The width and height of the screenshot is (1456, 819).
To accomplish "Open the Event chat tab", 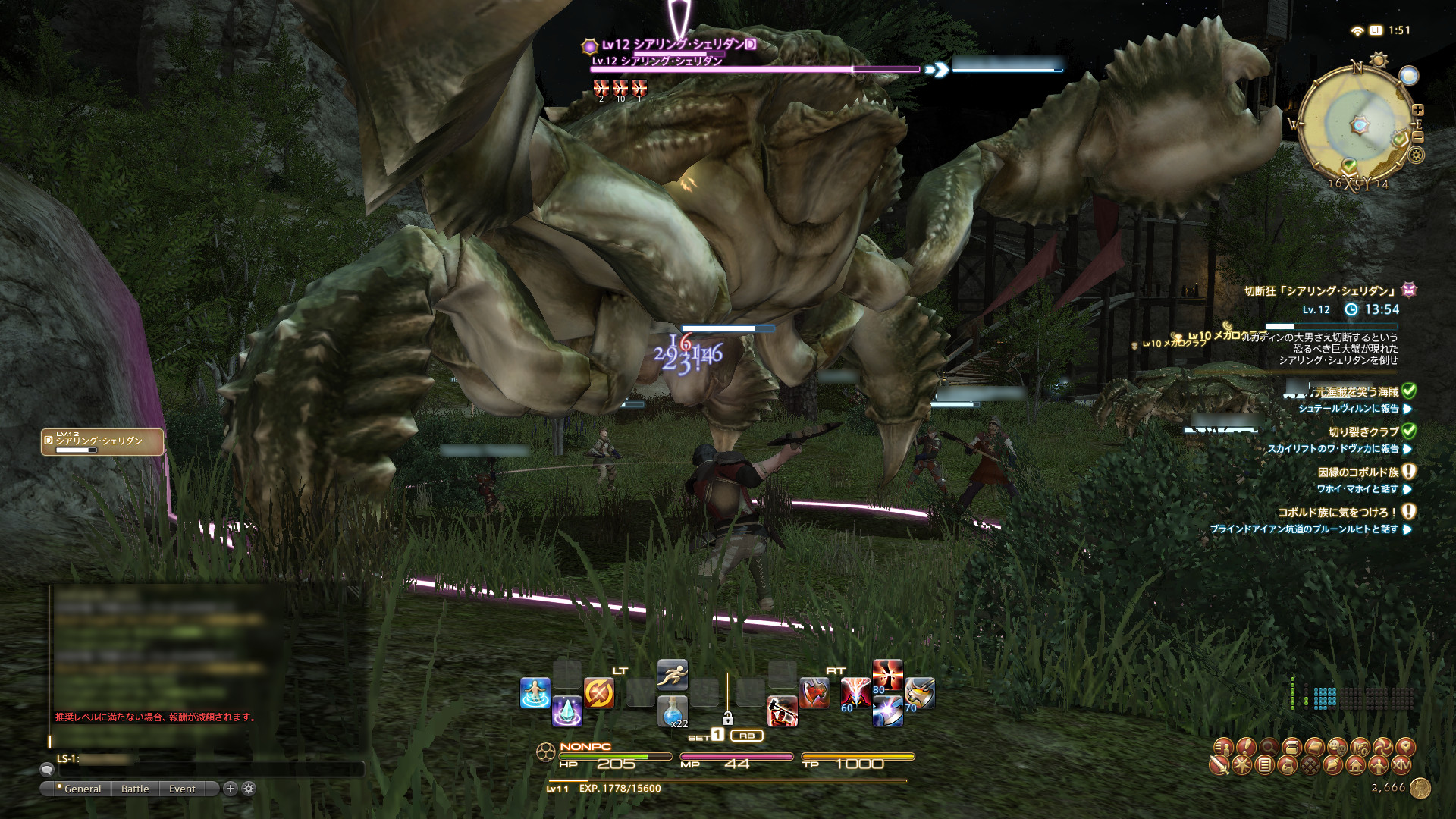I will [x=182, y=789].
